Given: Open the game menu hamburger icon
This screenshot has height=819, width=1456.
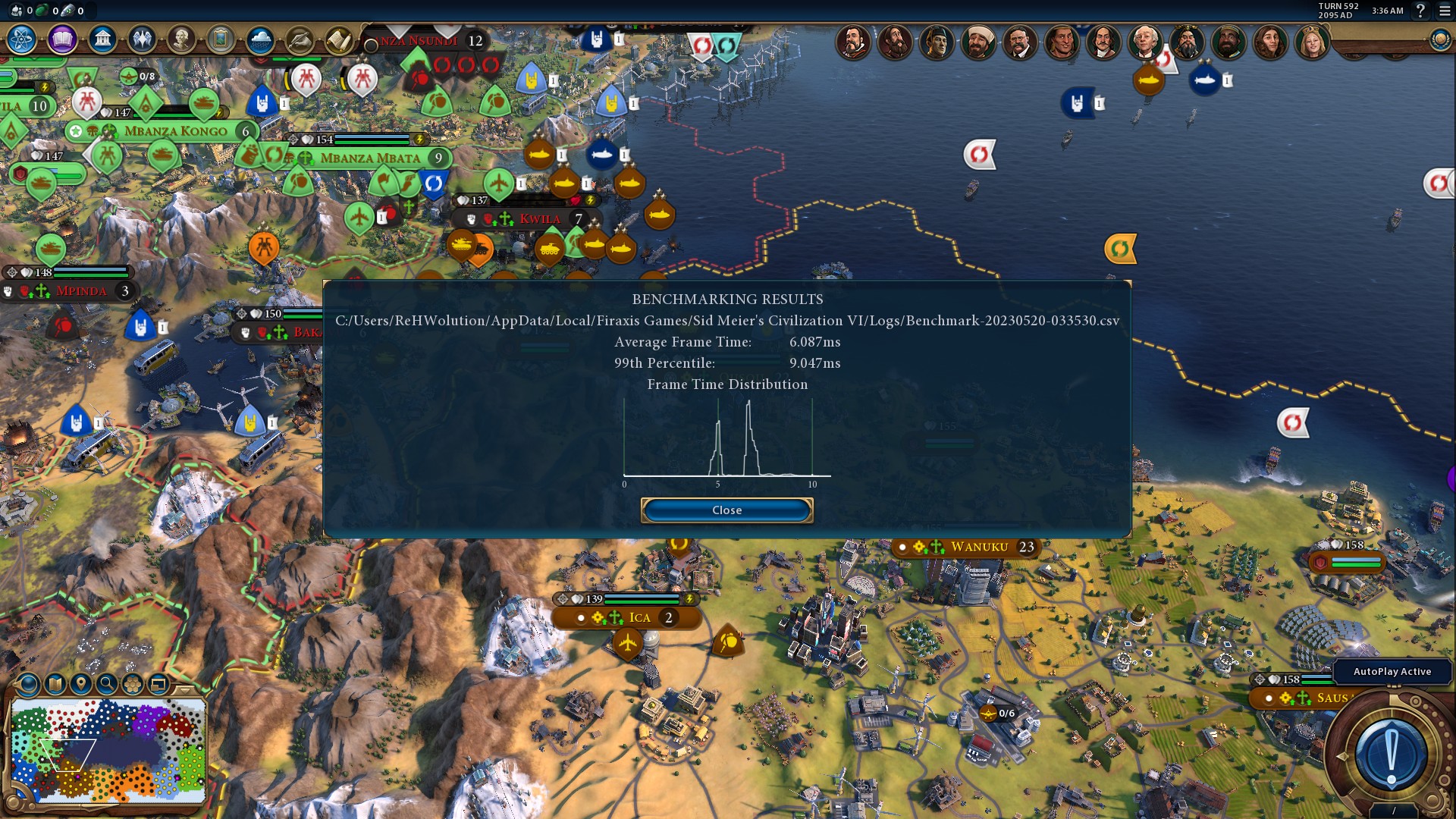Looking at the screenshot, I should tap(1445, 11).
